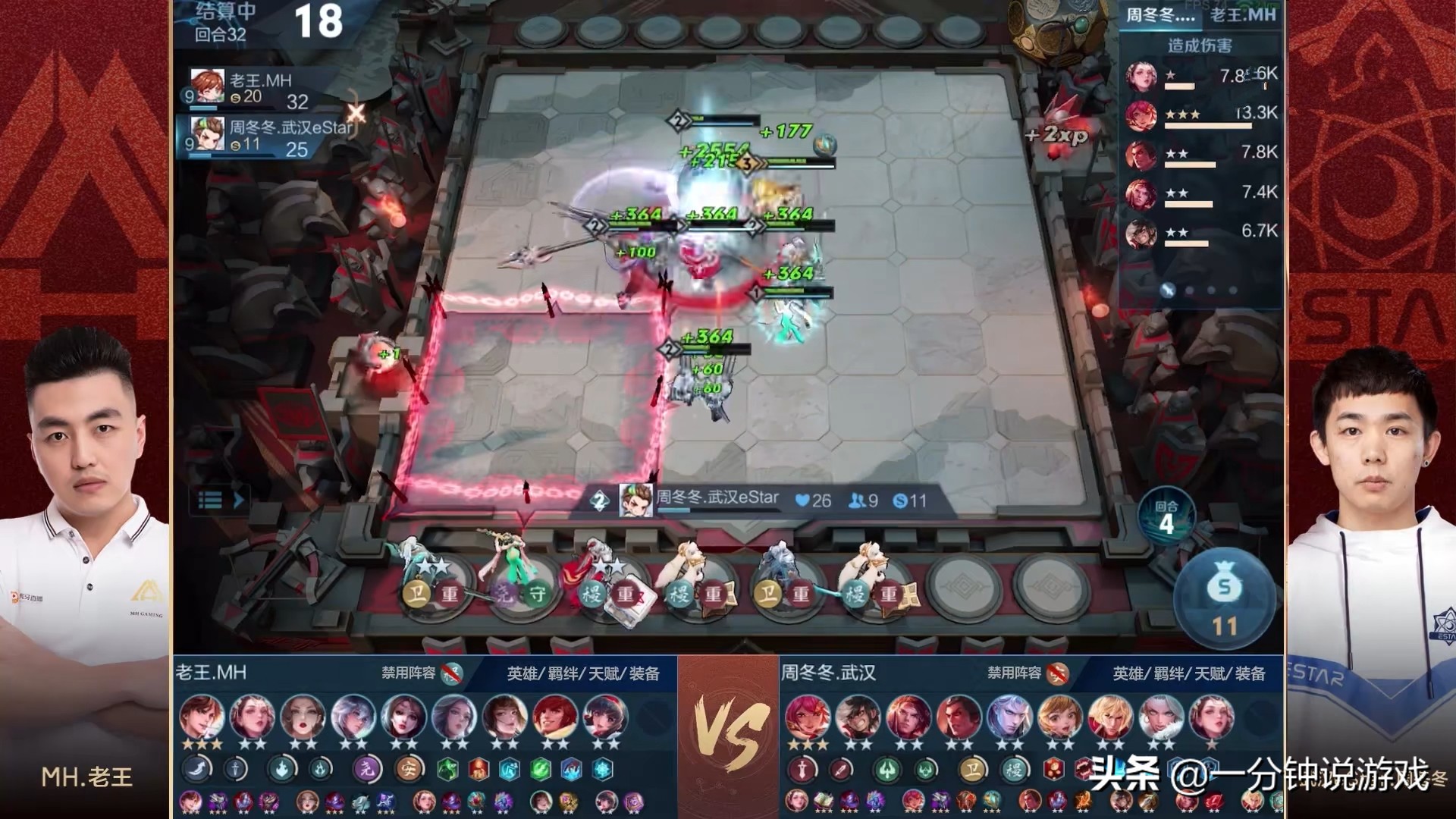1456x819 pixels.
Task: Select the first page dot of damage panel
Action: point(1168,290)
